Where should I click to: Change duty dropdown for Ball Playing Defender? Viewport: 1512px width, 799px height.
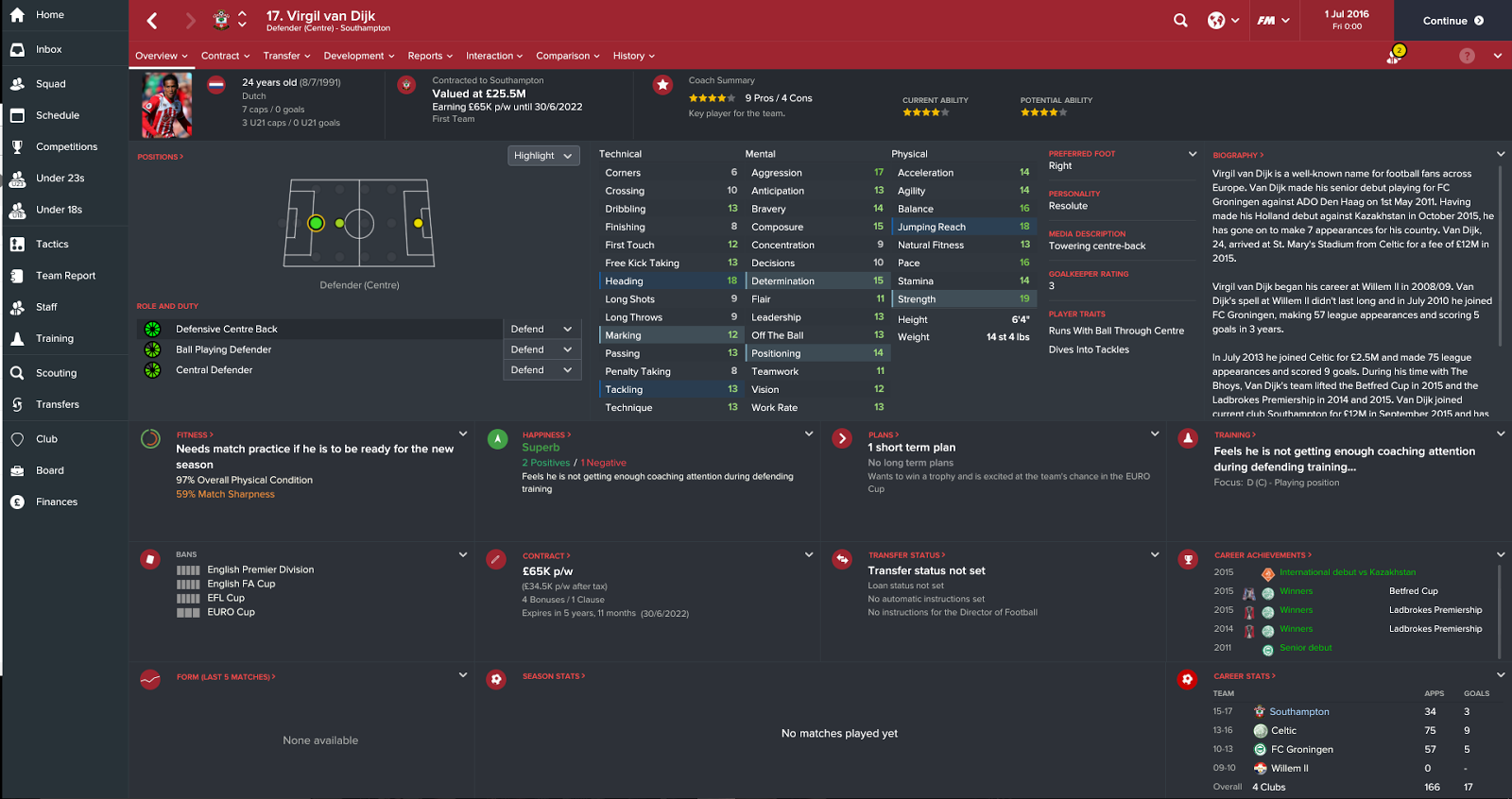541,348
